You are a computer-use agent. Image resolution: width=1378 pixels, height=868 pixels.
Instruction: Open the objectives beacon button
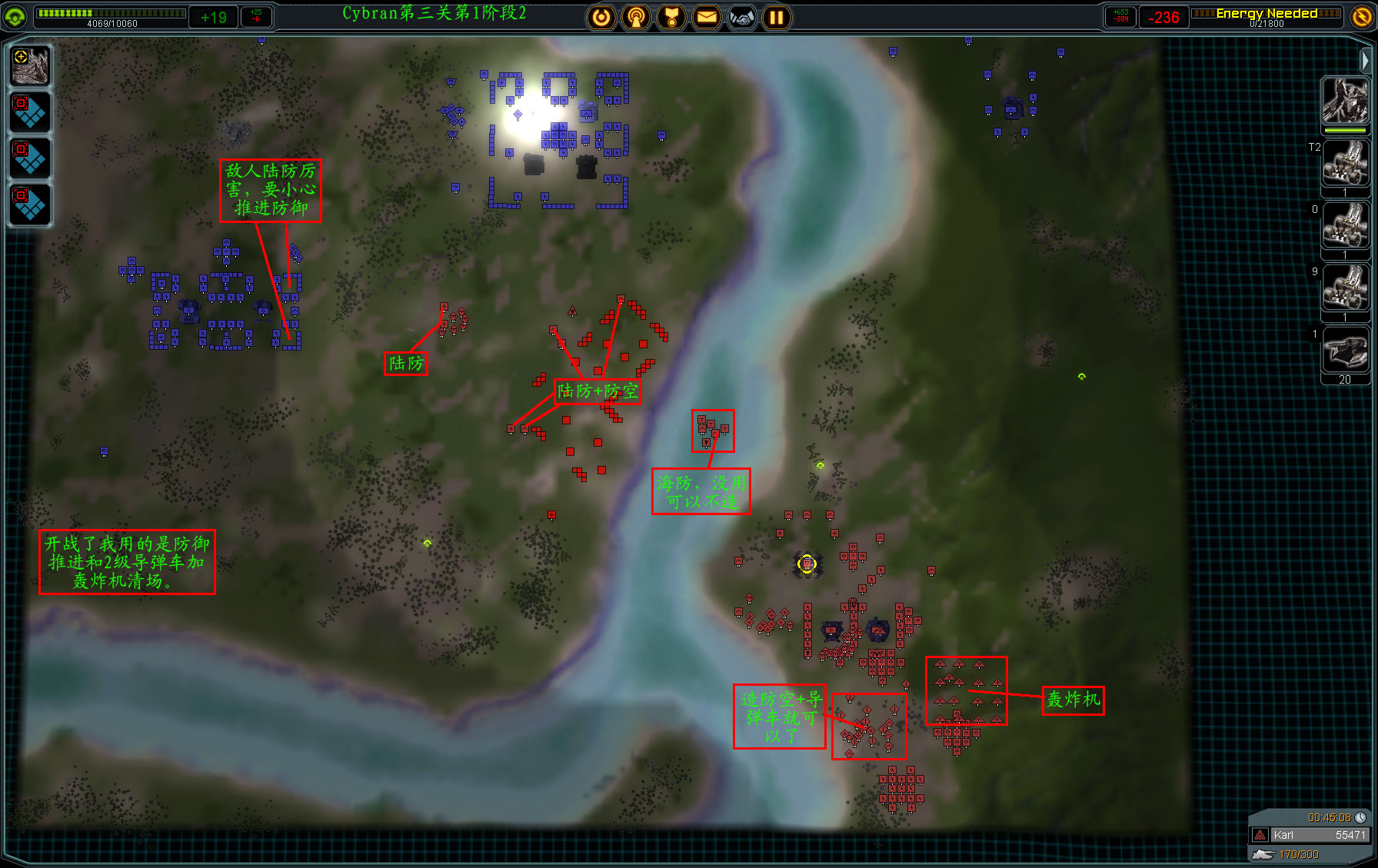[x=636, y=17]
